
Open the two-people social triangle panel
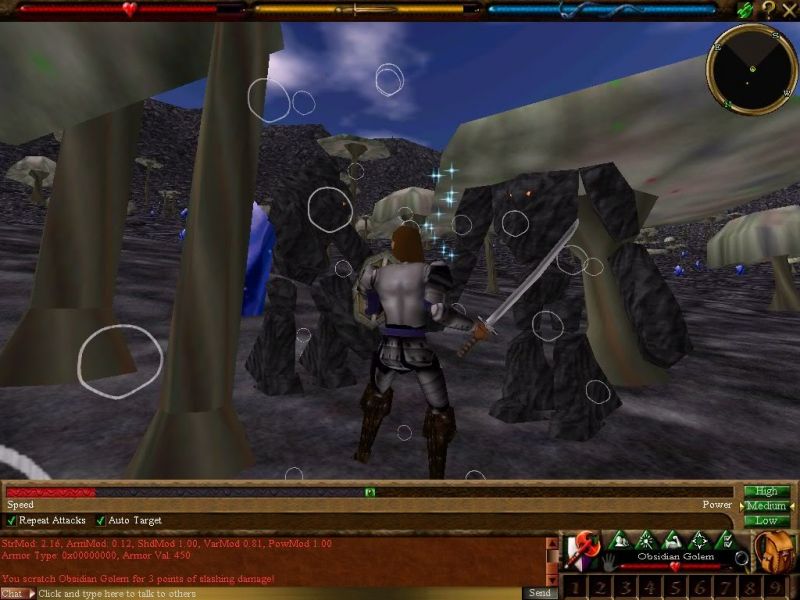pos(618,541)
